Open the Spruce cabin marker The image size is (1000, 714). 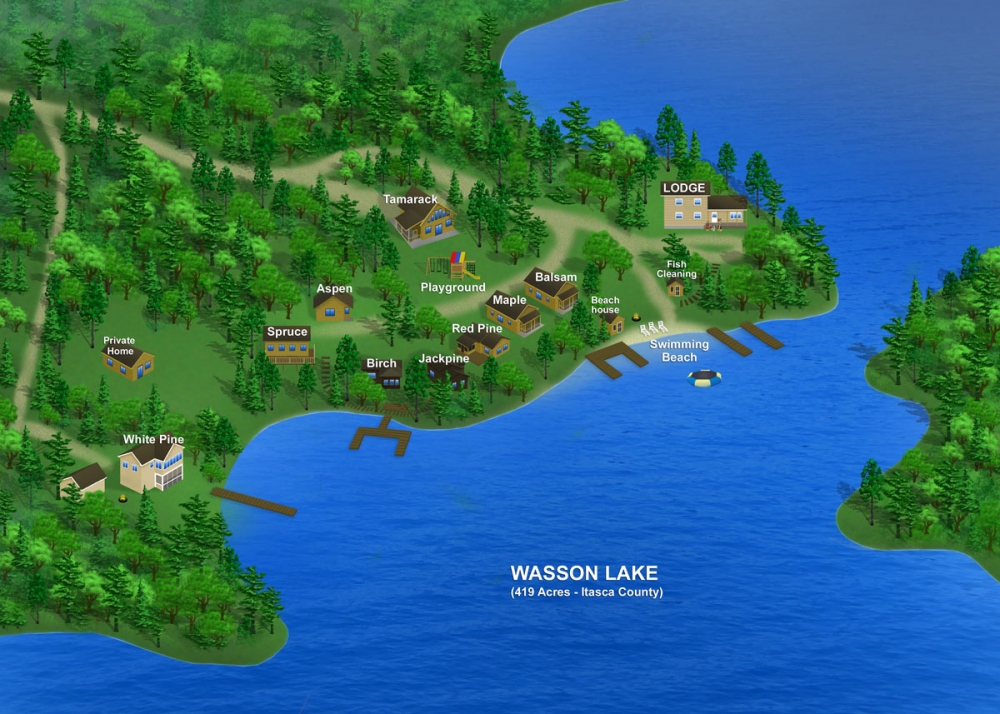point(287,332)
